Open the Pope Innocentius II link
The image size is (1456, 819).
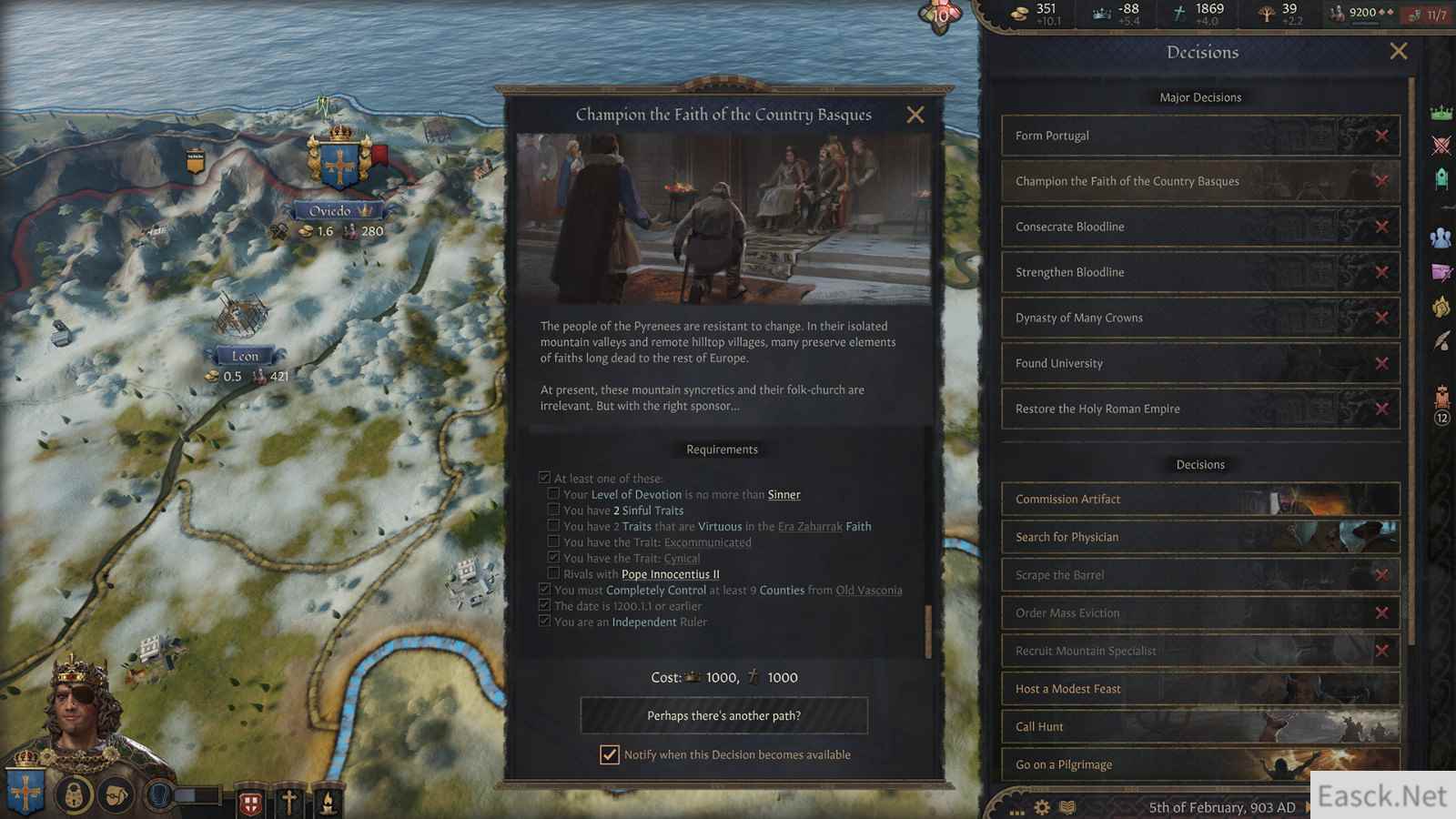[x=671, y=573]
